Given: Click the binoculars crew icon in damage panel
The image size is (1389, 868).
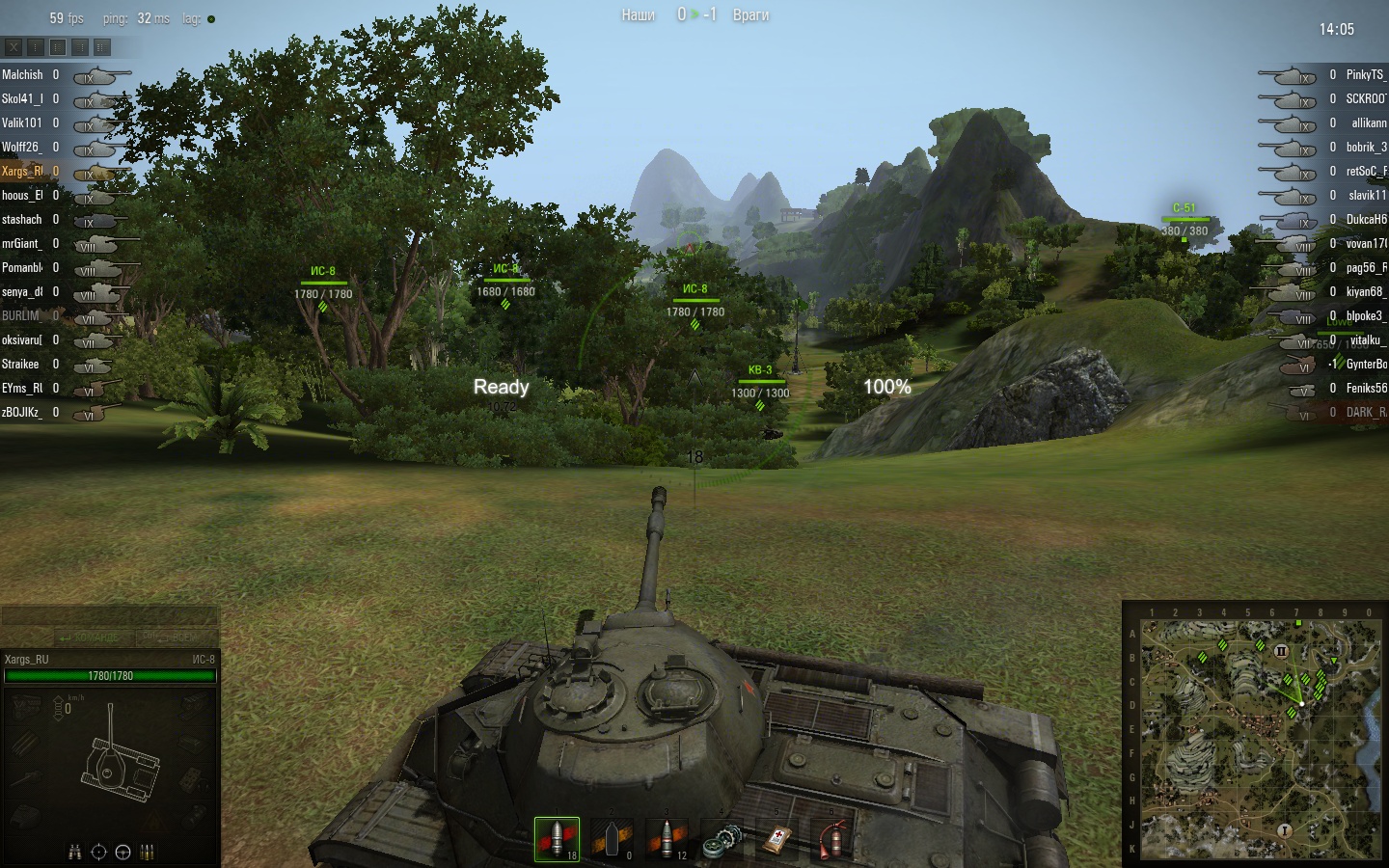Looking at the screenshot, I should [x=75, y=852].
